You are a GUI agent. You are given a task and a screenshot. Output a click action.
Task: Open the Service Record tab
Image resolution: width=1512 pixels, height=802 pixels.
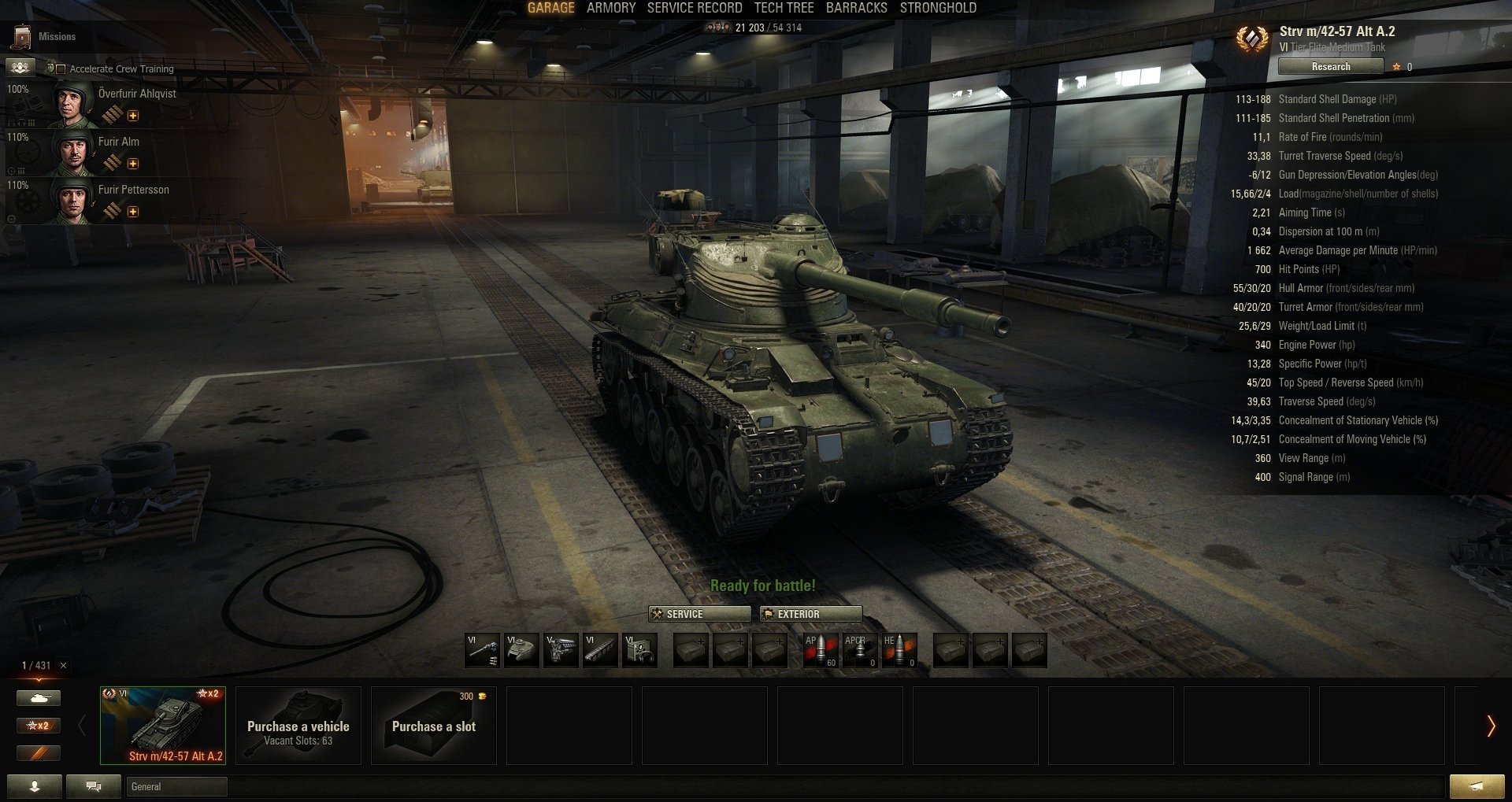694,8
